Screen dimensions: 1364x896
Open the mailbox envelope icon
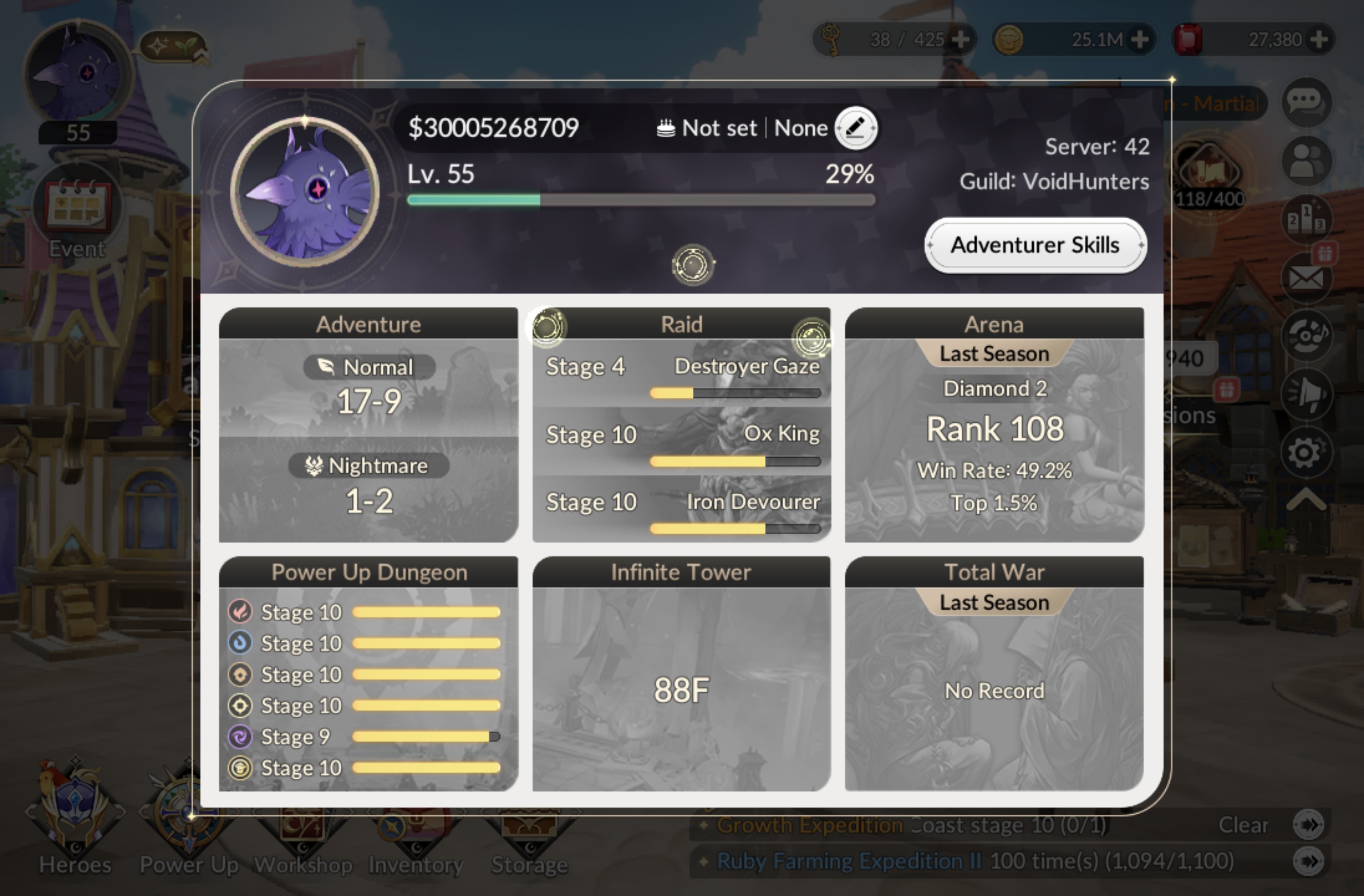pyautogui.click(x=1306, y=279)
